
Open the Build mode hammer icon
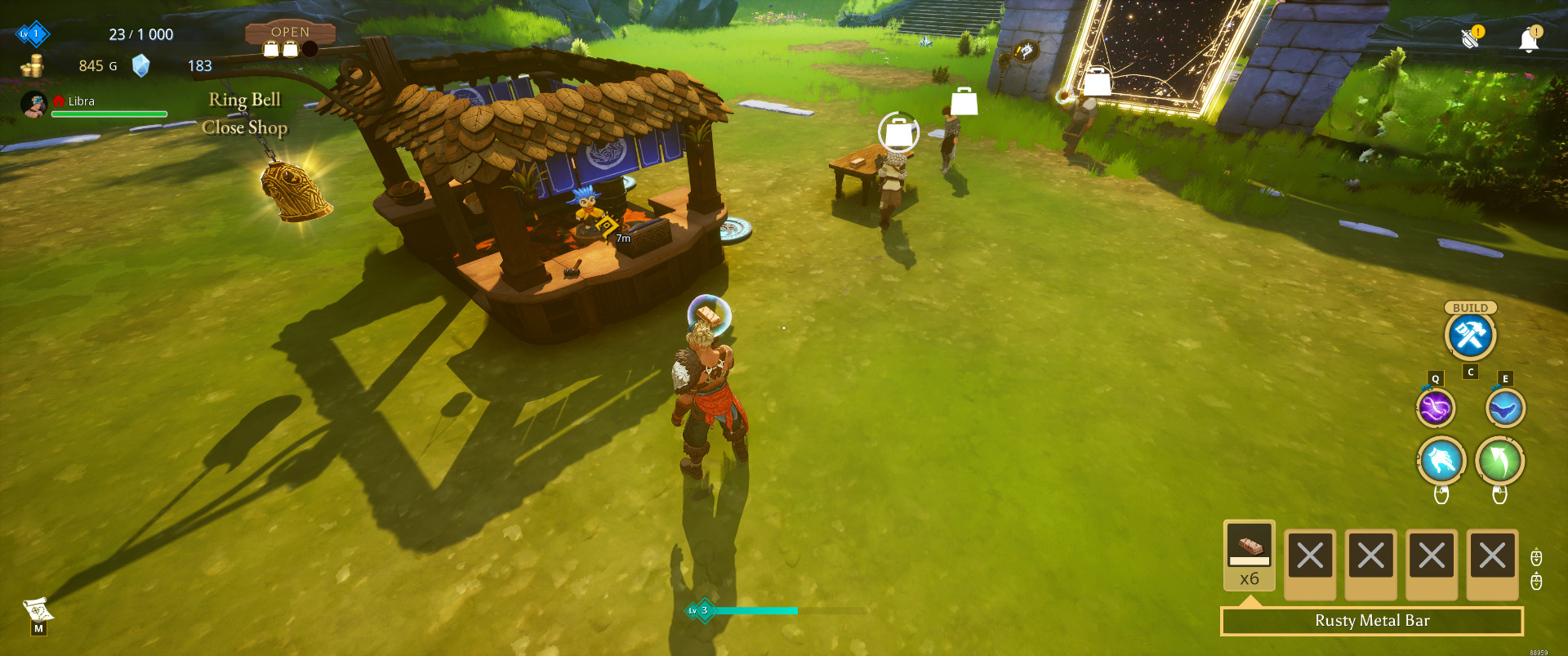pos(1470,336)
